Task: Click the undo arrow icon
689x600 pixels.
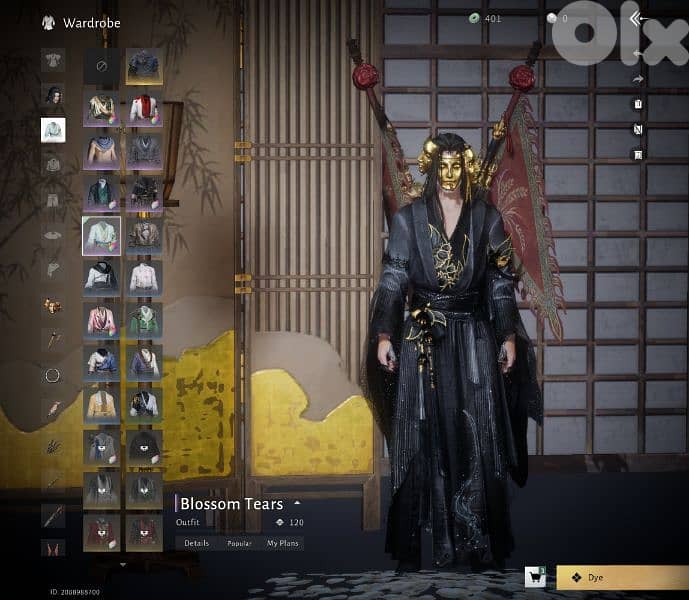Action: pyautogui.click(x=638, y=55)
